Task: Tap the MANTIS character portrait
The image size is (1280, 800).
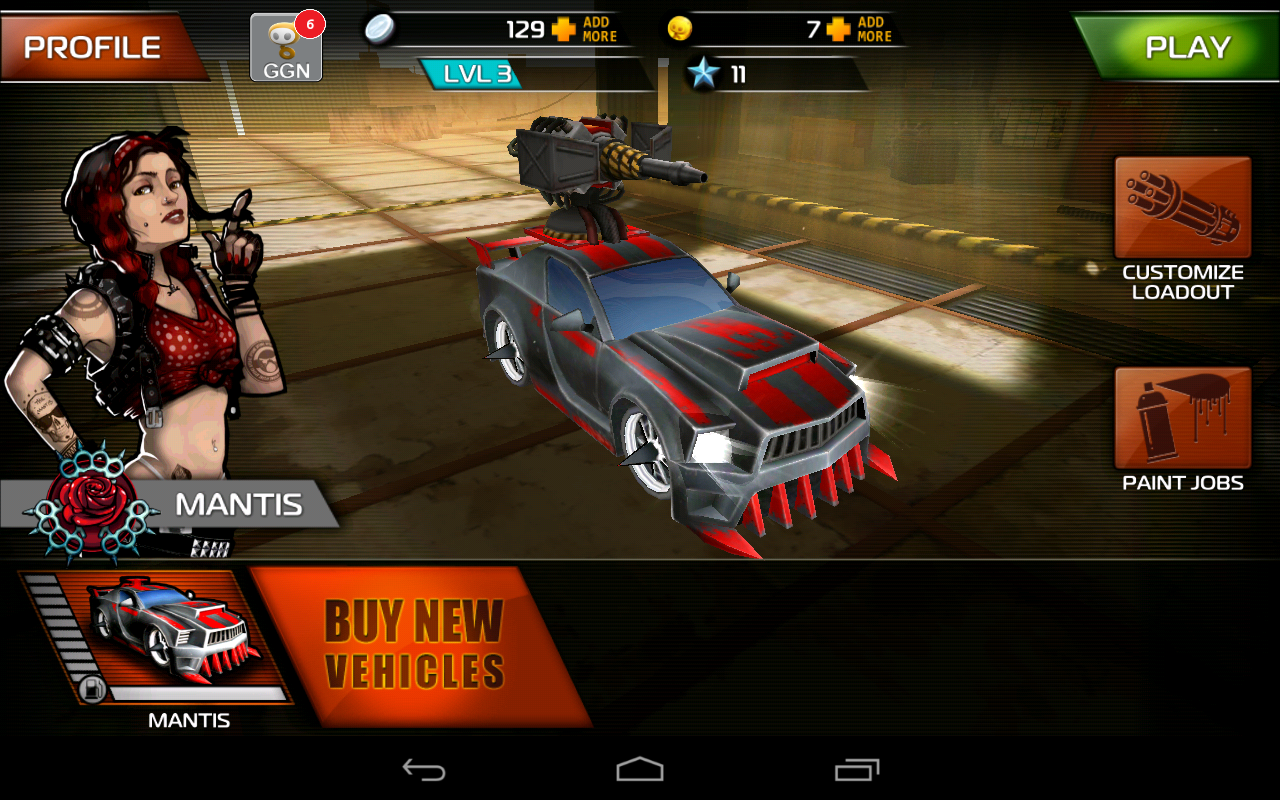Action: (150, 300)
